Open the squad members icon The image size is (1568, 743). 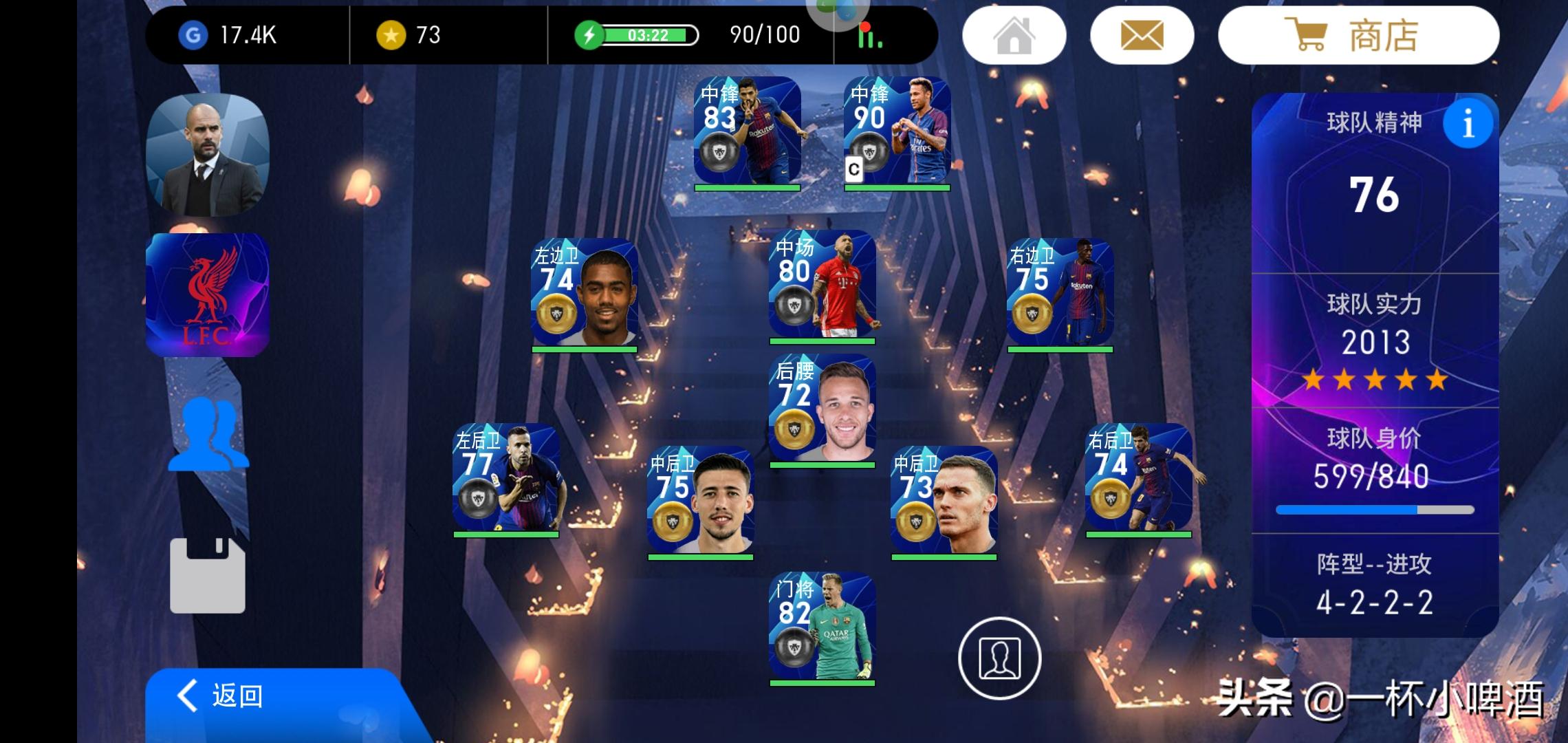click(208, 433)
